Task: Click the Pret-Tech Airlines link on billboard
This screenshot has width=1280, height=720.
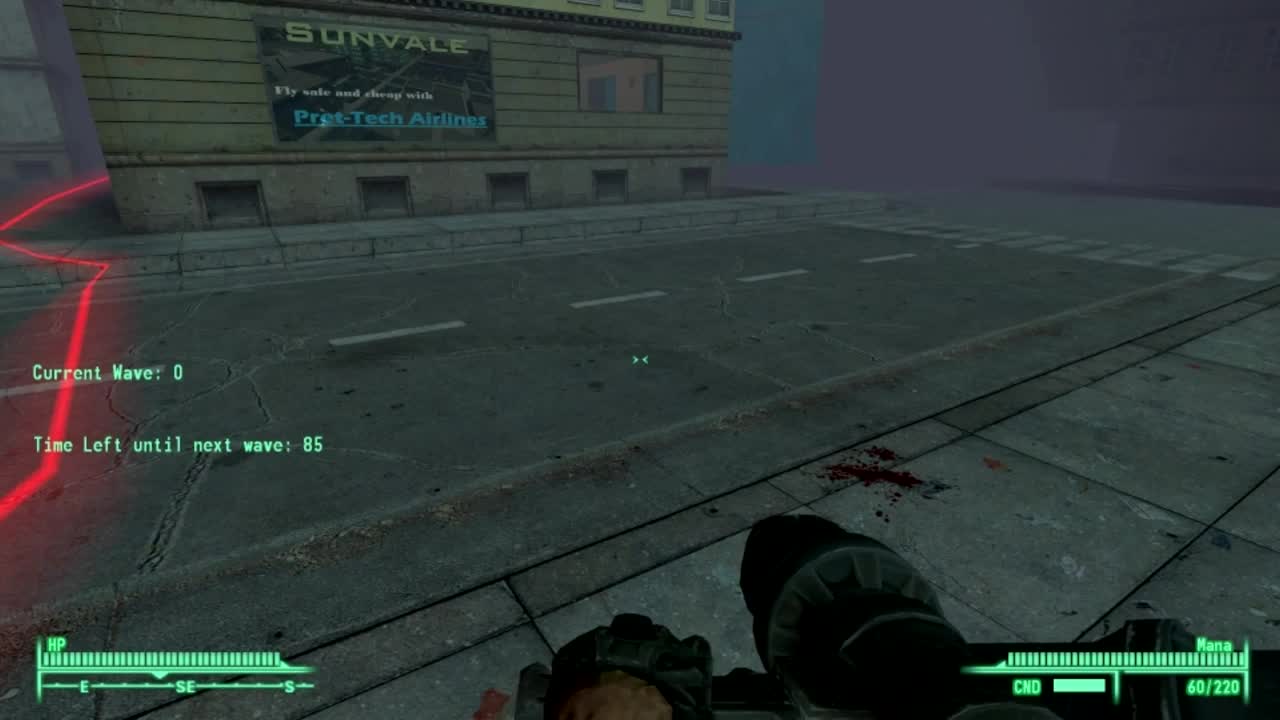Action: coord(391,117)
